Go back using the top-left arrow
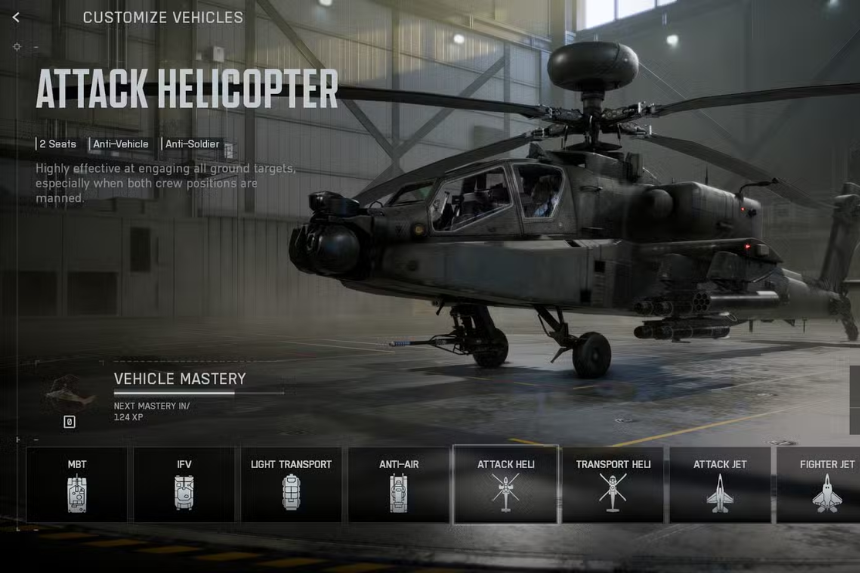The width and height of the screenshot is (860, 573). coord(16,17)
